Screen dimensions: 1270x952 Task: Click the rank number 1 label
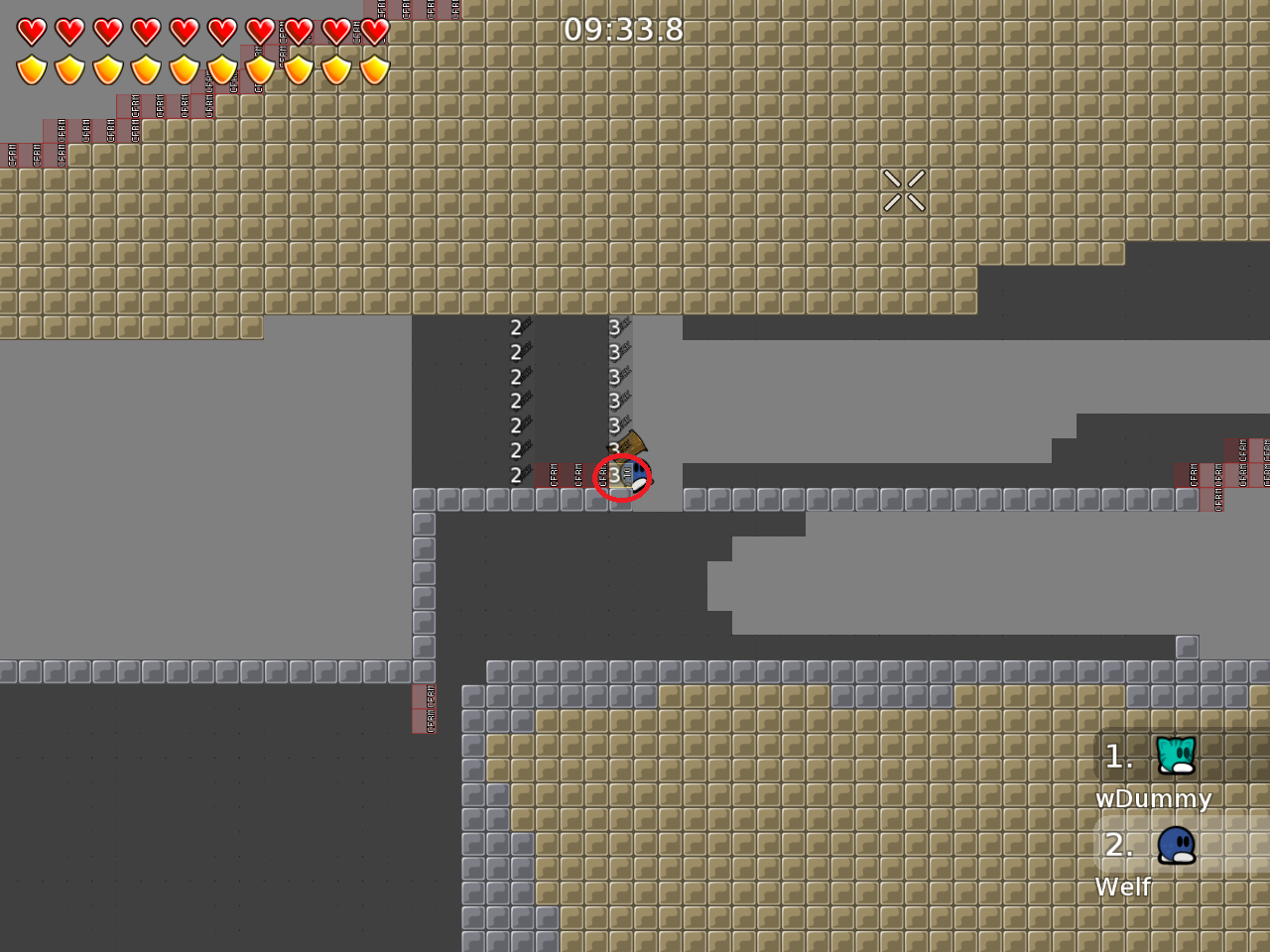(x=1119, y=757)
